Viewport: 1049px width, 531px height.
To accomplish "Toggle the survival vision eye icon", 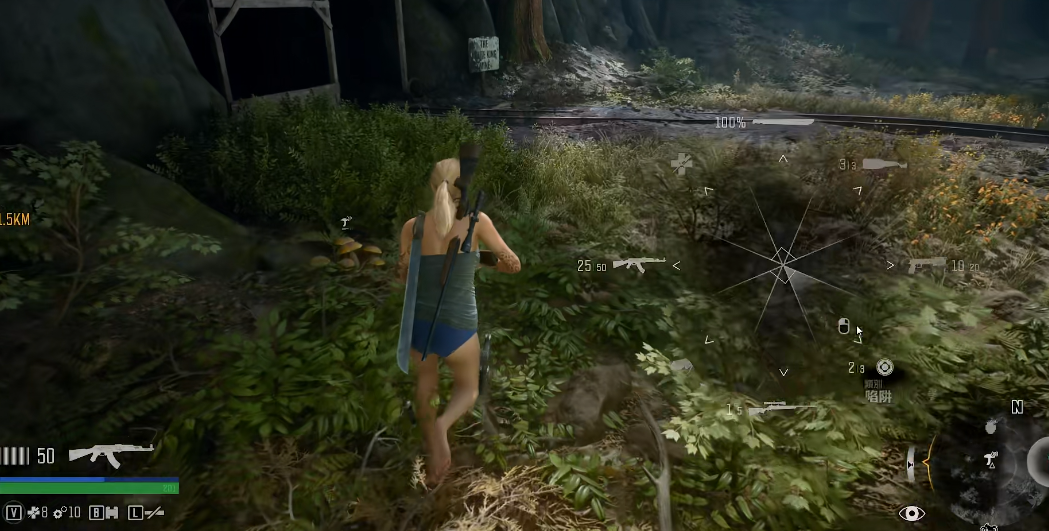I will (x=910, y=513).
